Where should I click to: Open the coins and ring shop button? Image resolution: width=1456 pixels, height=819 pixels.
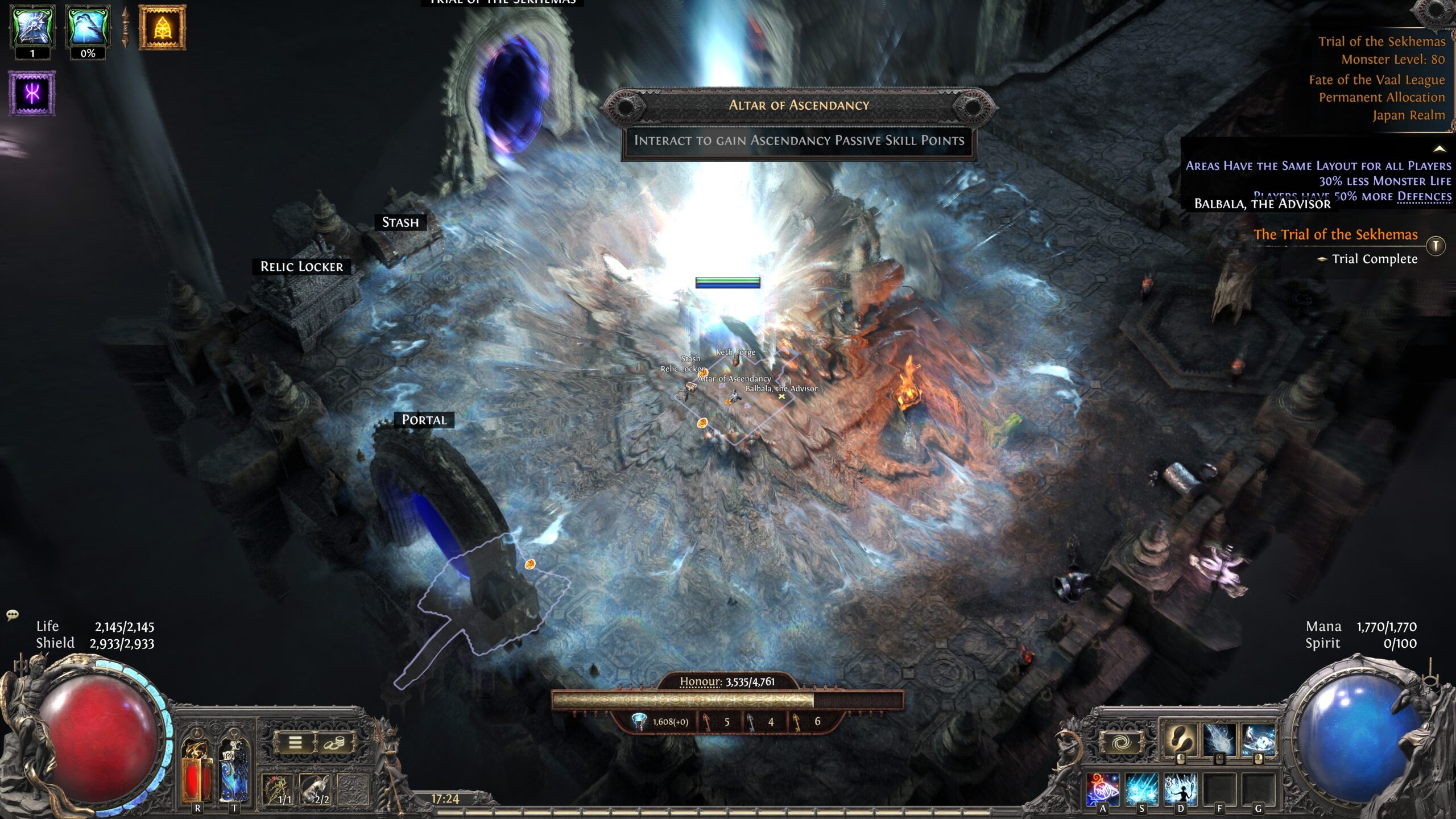334,742
